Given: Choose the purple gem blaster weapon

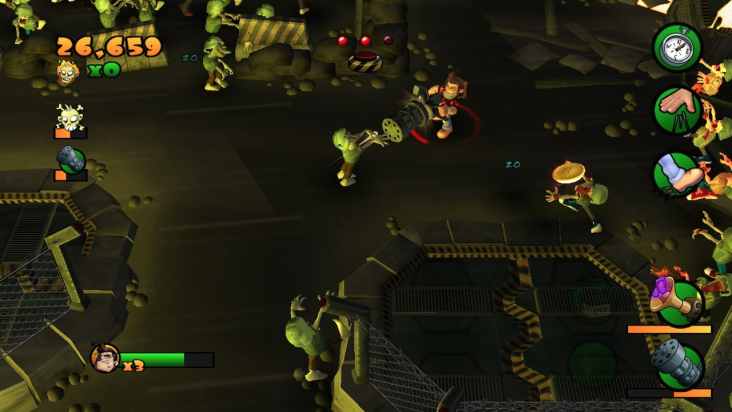Looking at the screenshot, I should pos(675,298).
